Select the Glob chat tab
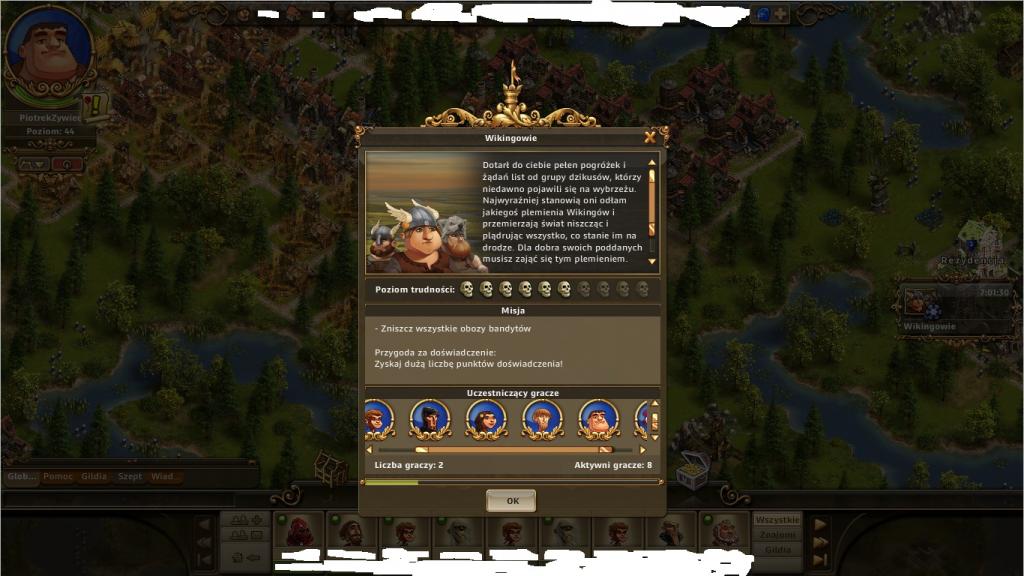Viewport: 1024px width, 576px height. coord(21,477)
